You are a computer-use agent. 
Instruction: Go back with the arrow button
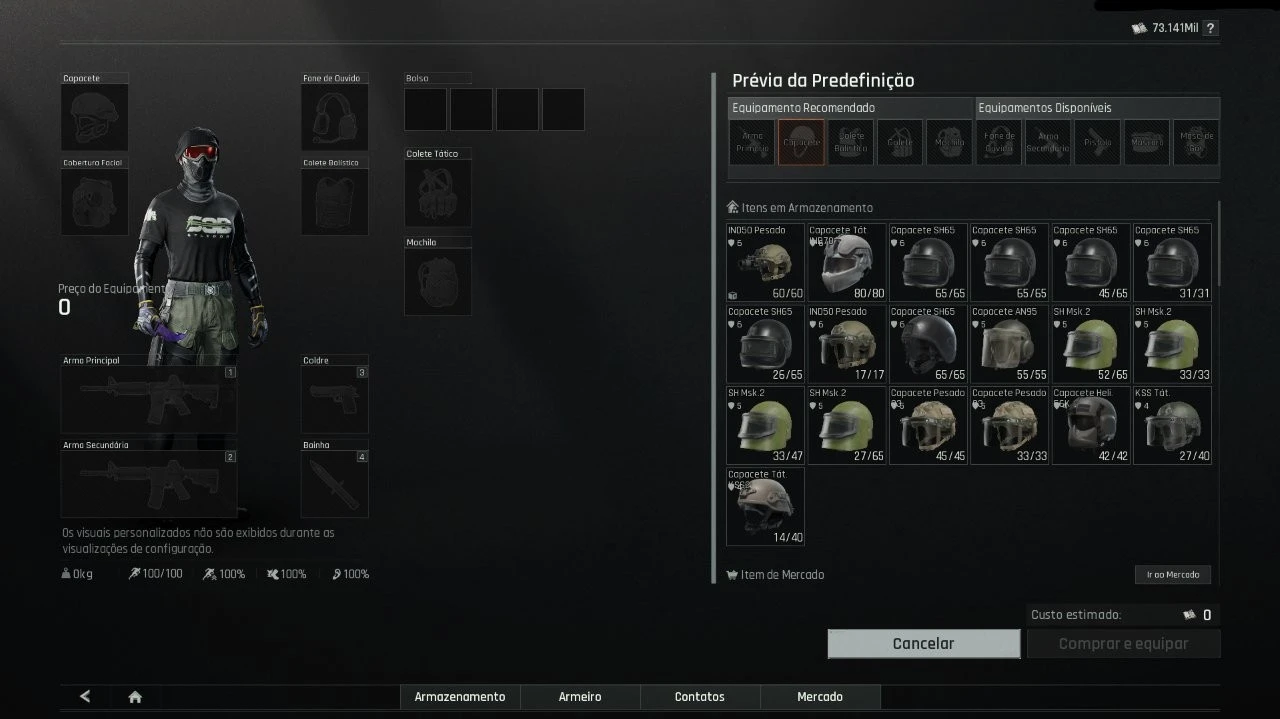[x=85, y=697]
